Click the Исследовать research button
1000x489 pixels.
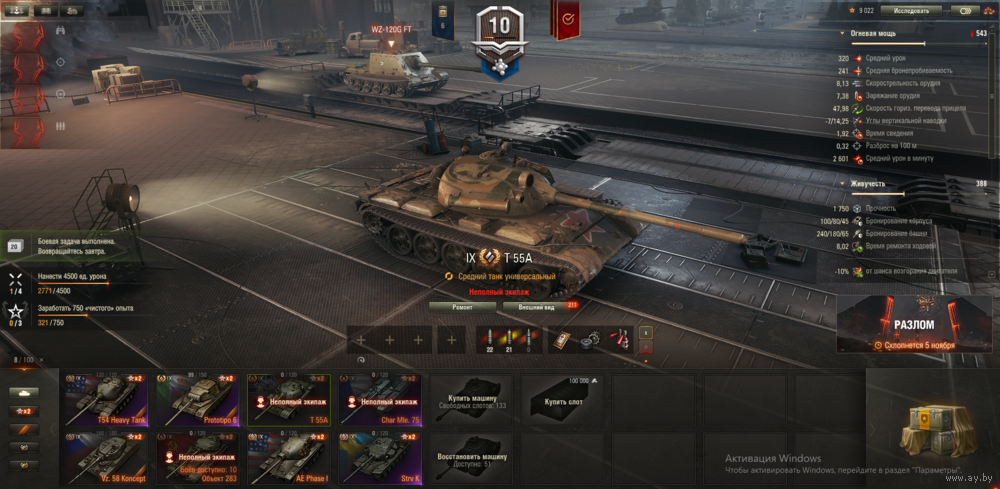coord(911,10)
